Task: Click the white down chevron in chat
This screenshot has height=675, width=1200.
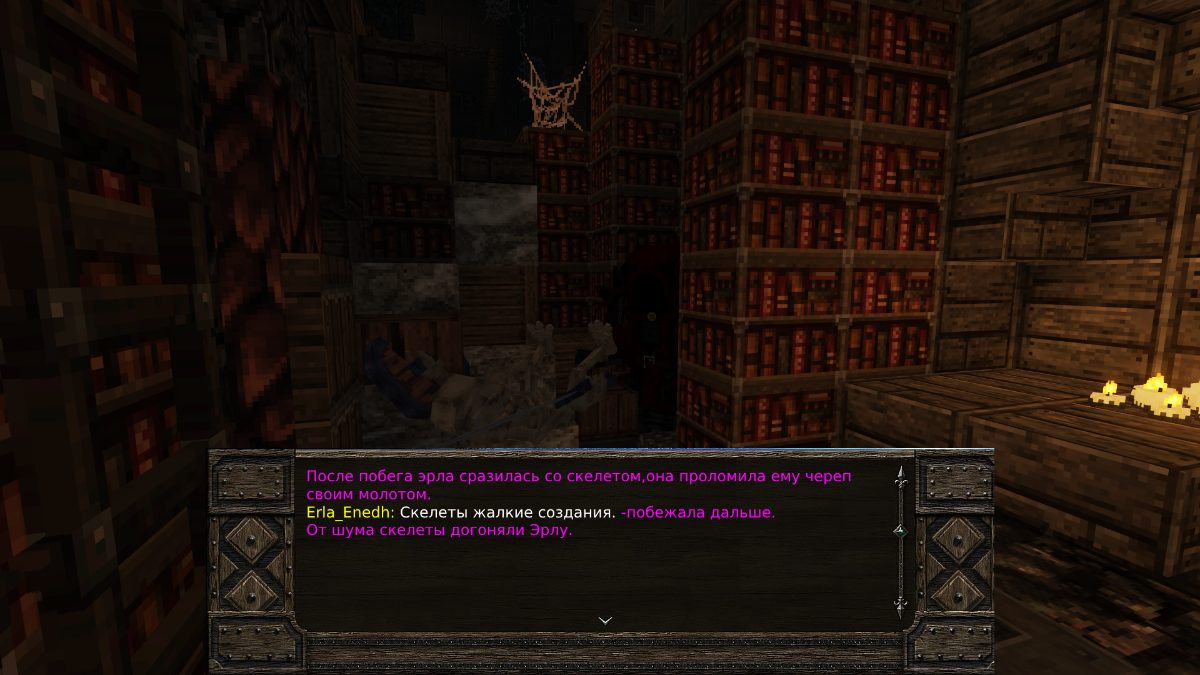Action: pos(605,620)
